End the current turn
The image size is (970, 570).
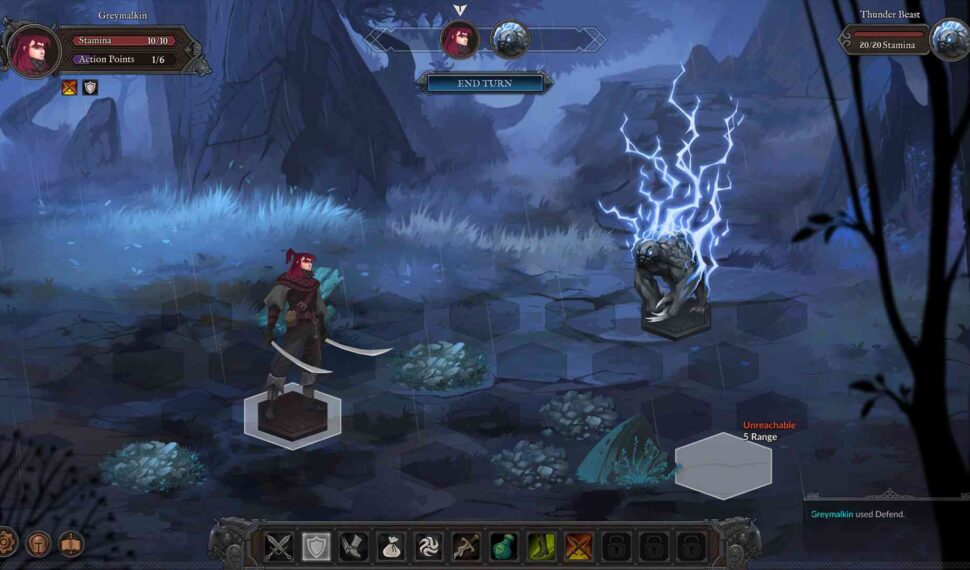click(484, 83)
